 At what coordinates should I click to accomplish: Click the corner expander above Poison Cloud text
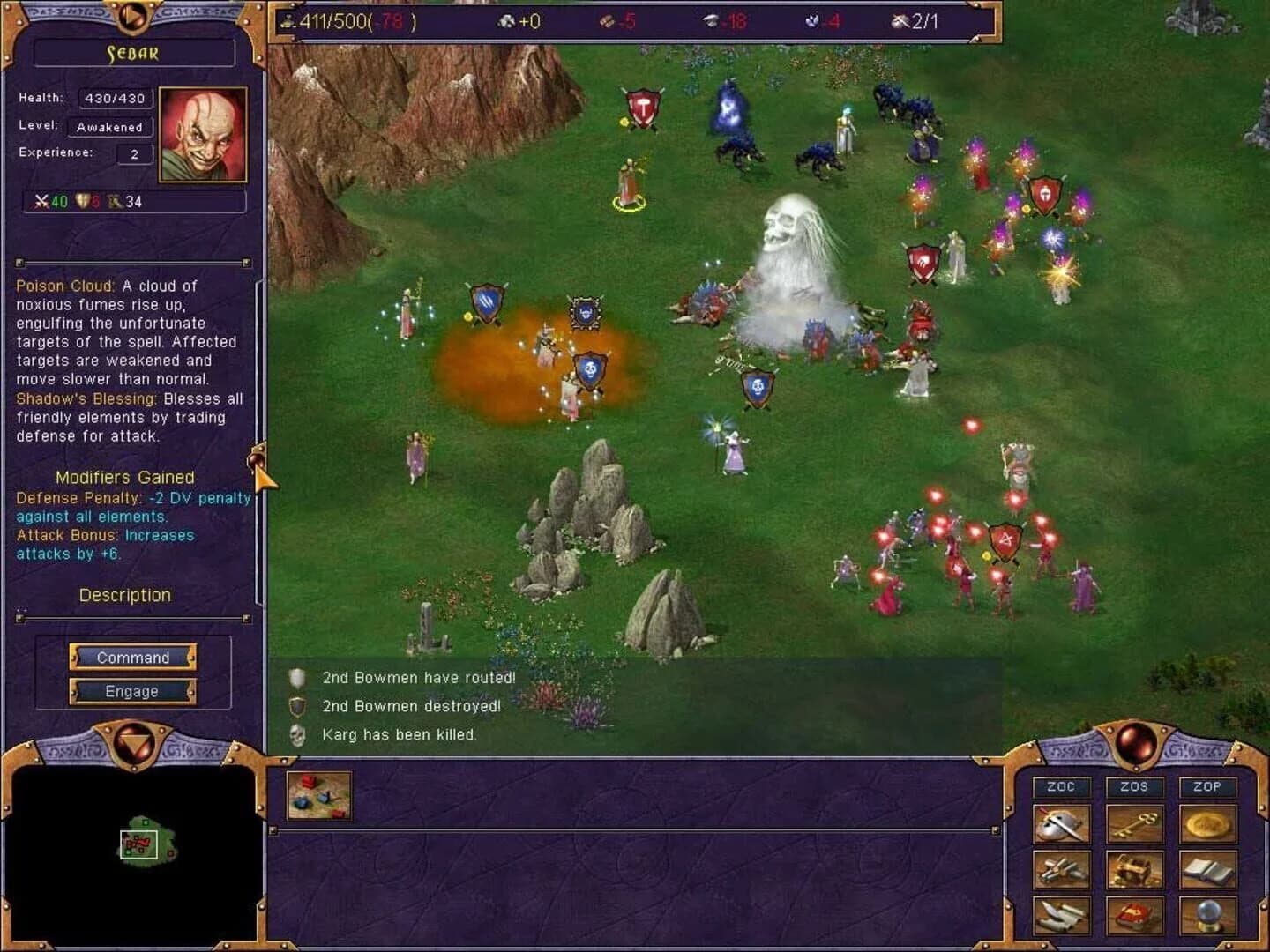coord(18,263)
